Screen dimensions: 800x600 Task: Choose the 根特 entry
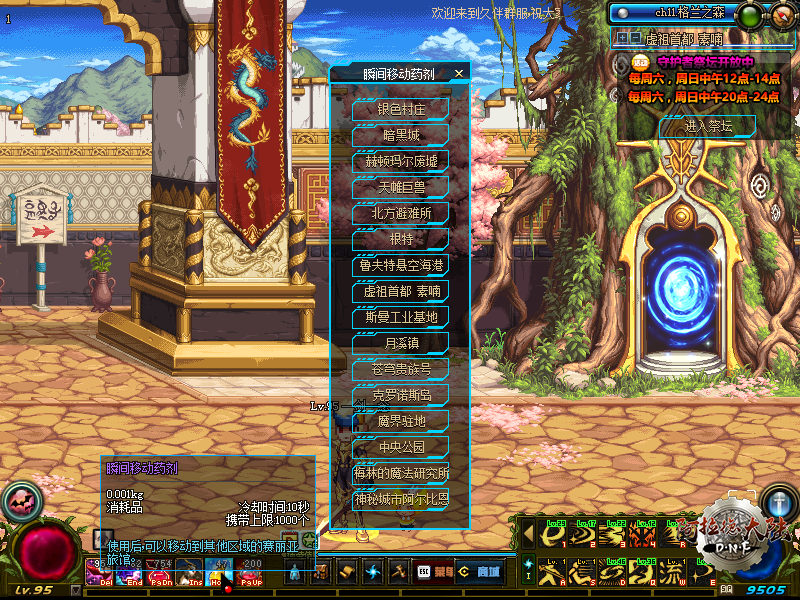401,239
